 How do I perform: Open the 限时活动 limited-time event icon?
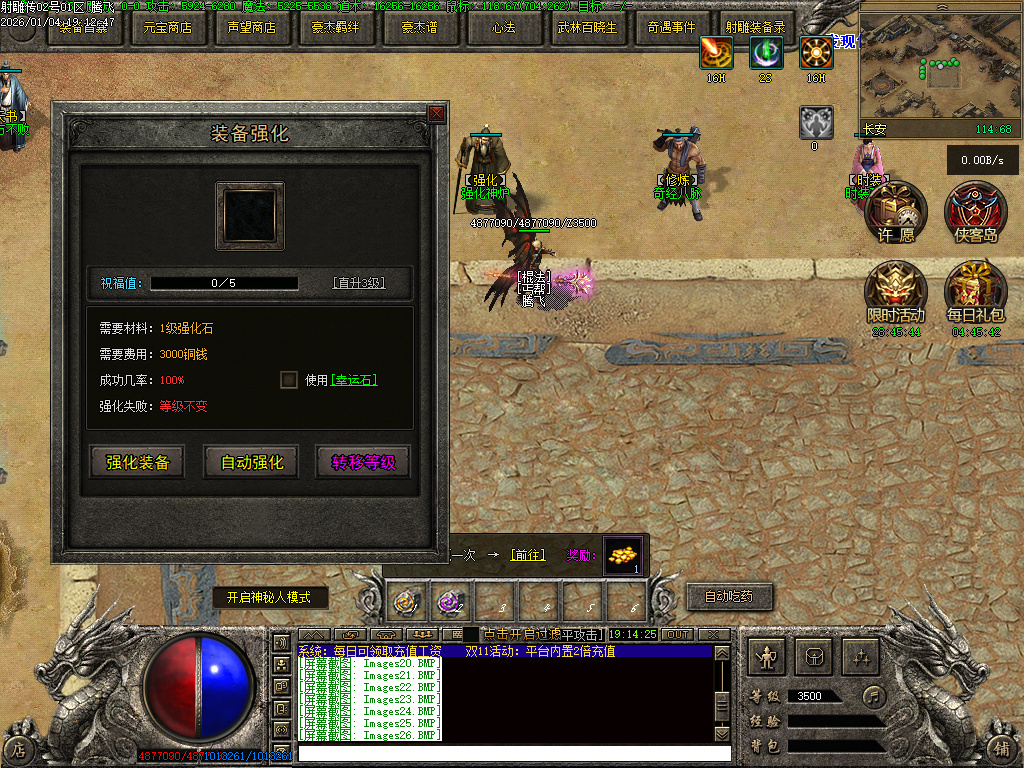896,292
